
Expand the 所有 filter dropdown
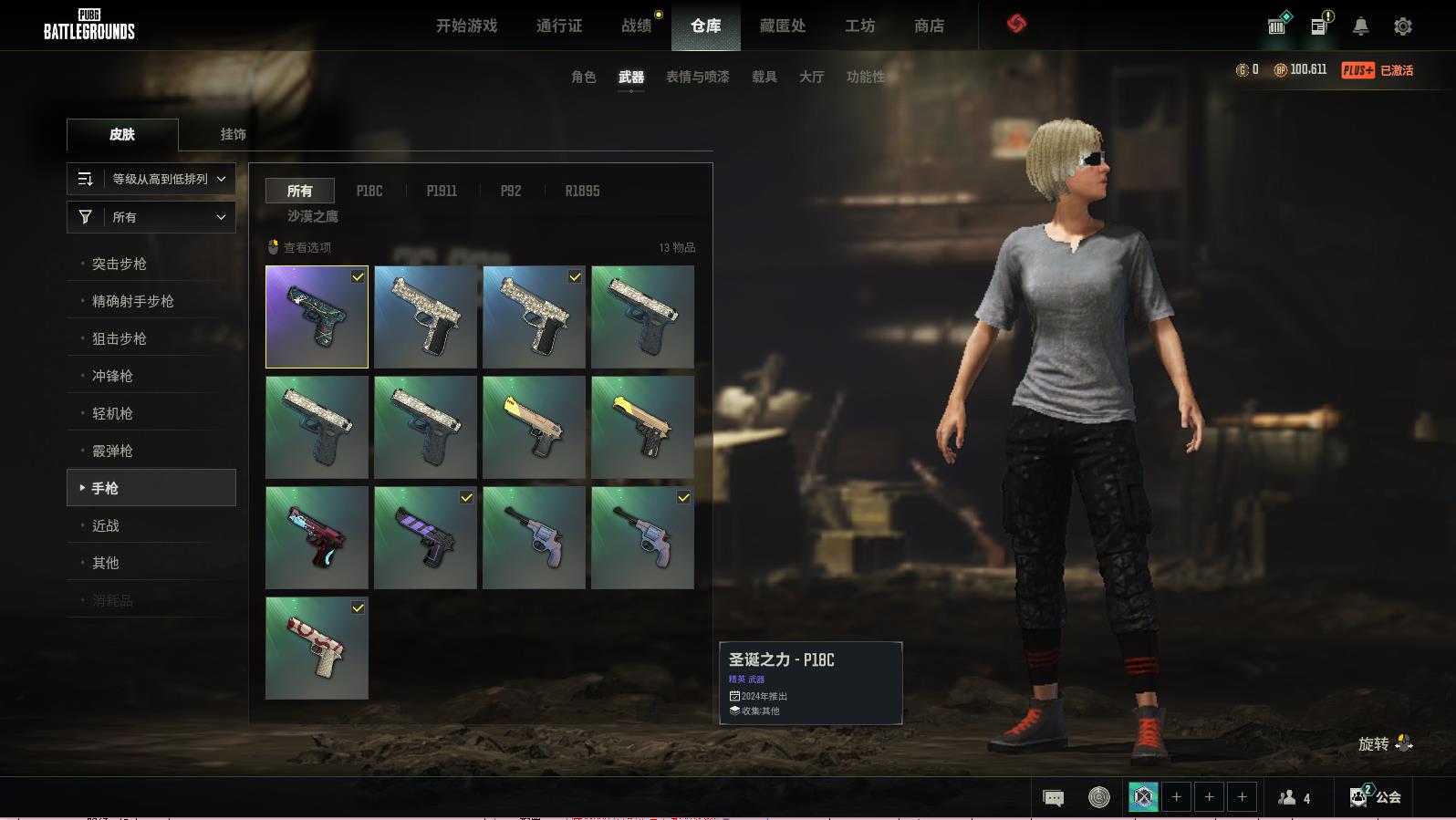[x=151, y=217]
